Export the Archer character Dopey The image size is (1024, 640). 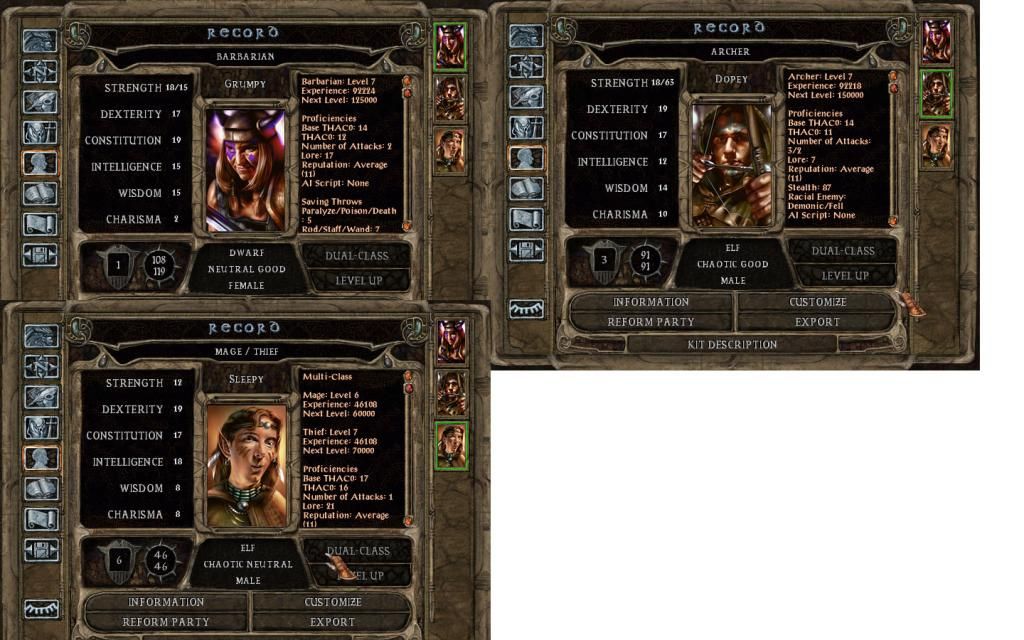click(x=817, y=322)
